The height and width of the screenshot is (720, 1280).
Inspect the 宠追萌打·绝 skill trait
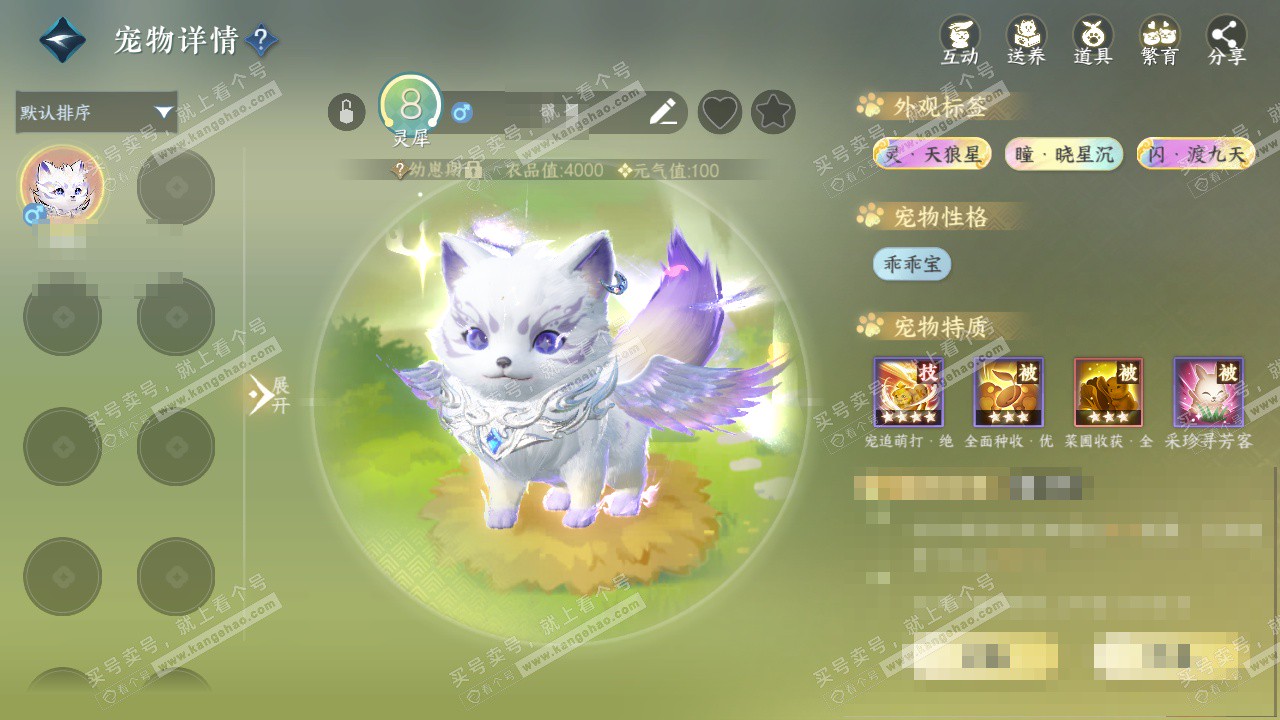tap(908, 392)
